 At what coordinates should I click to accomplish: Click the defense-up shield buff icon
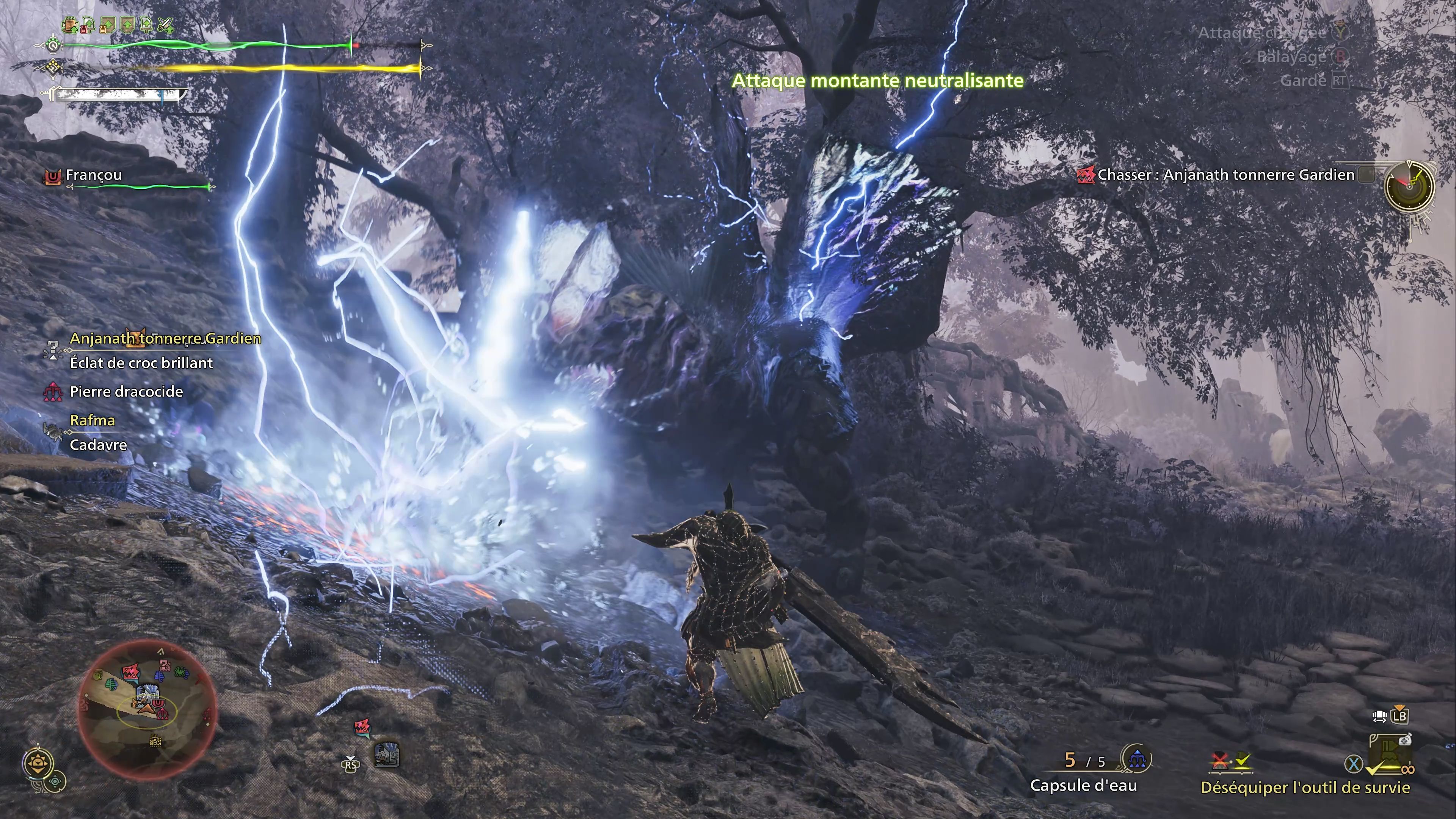[x=127, y=25]
